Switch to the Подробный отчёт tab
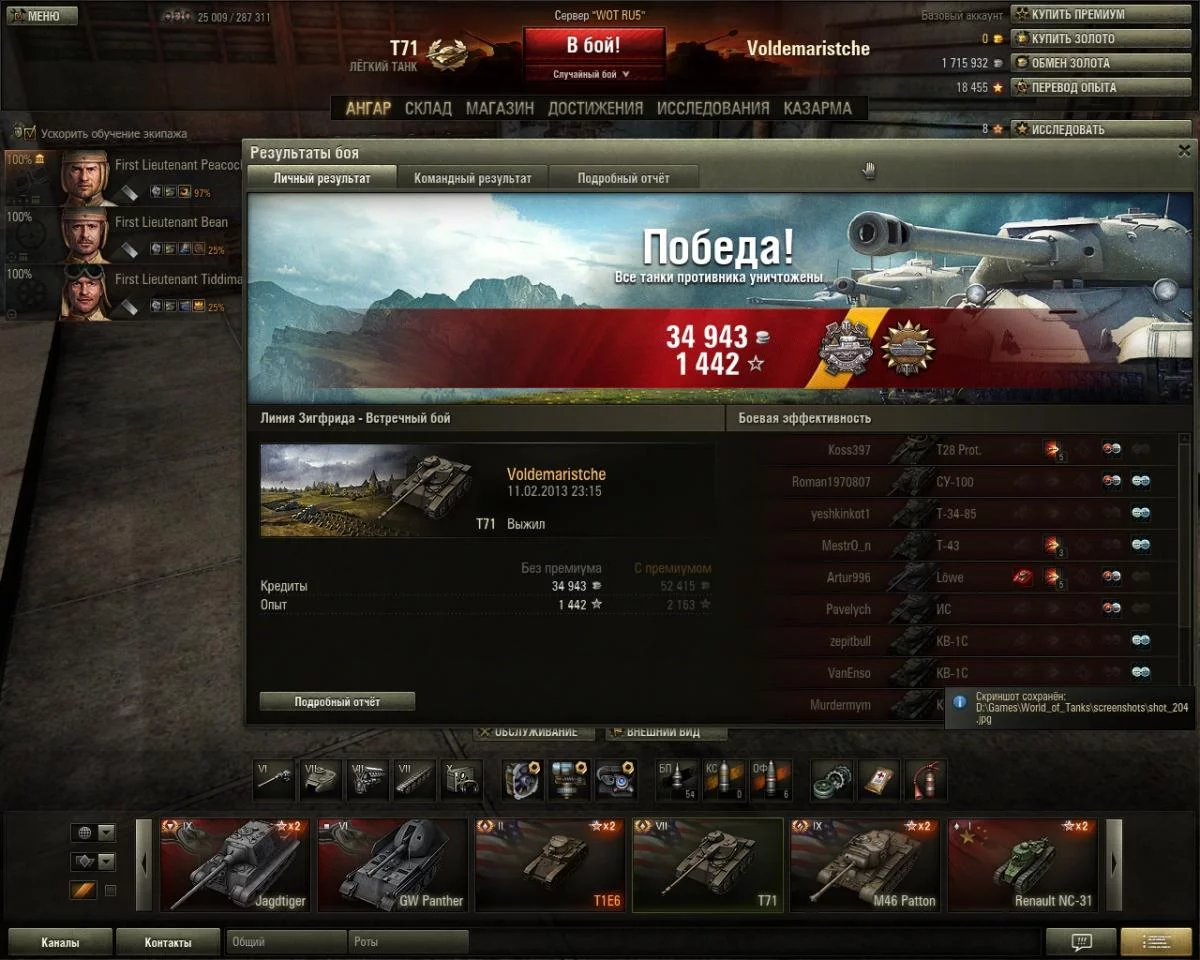Viewport: 1200px width, 960px height. (623, 178)
